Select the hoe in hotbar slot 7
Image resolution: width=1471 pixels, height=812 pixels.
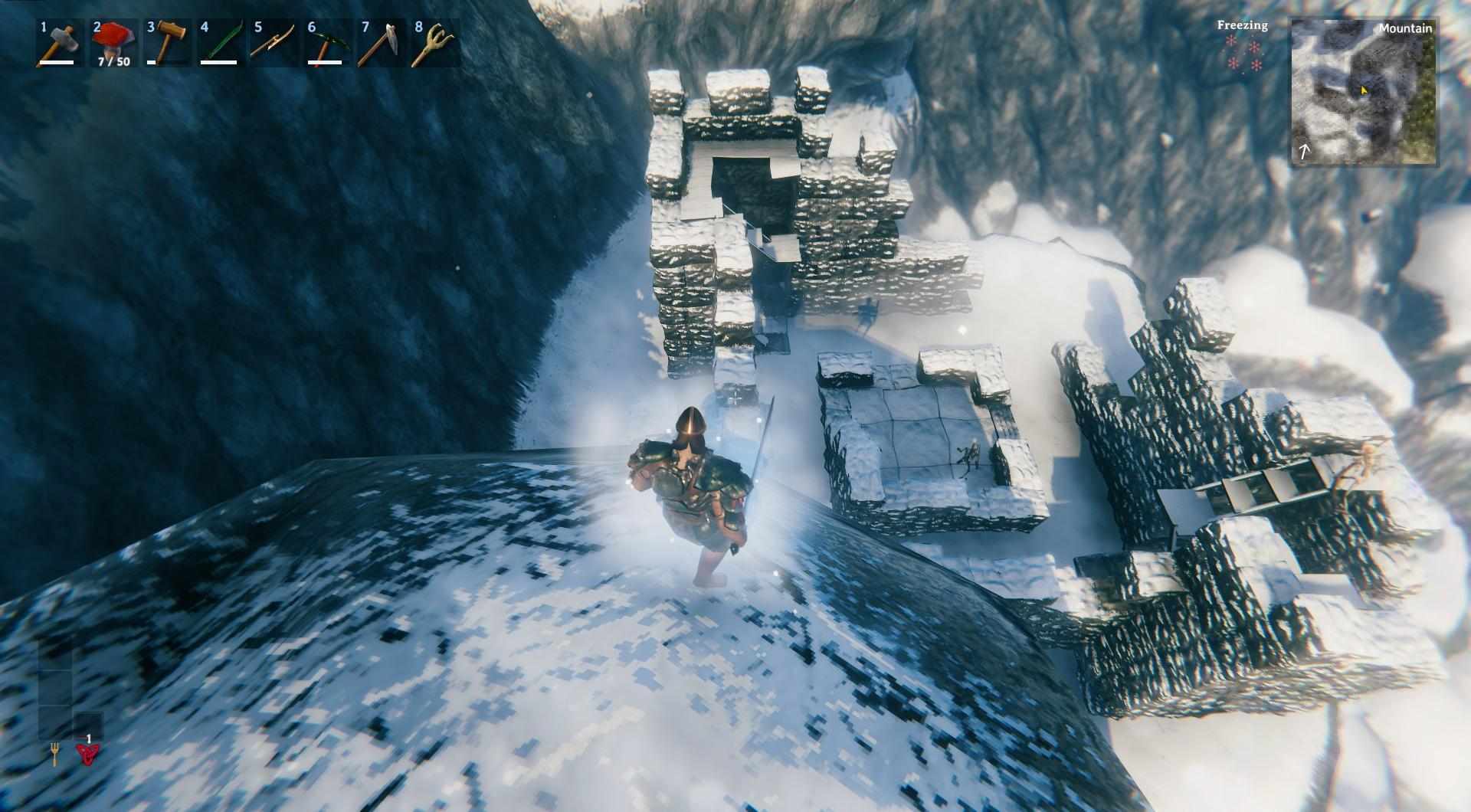(x=381, y=43)
